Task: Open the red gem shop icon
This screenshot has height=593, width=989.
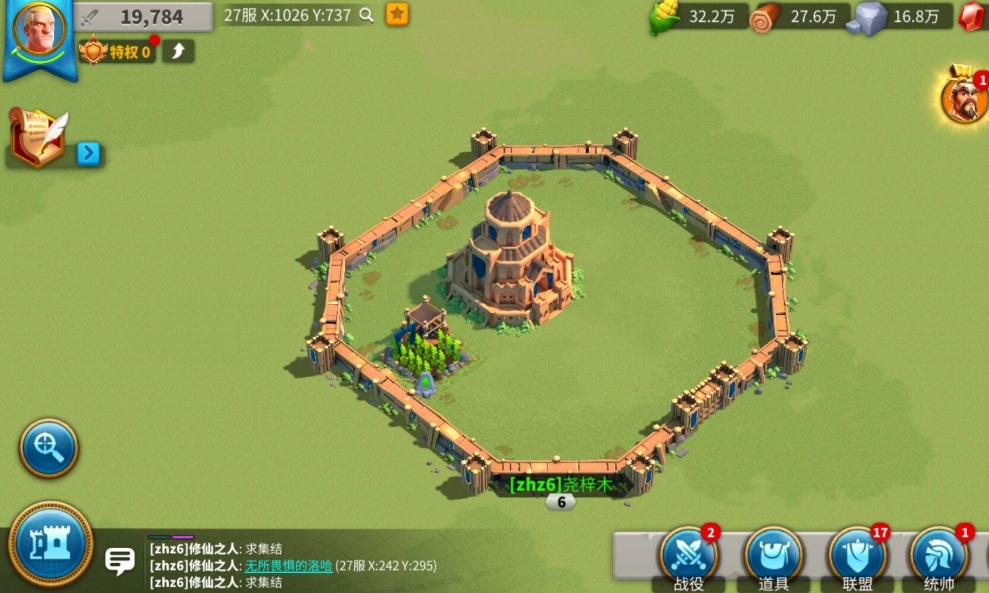Action: click(973, 17)
